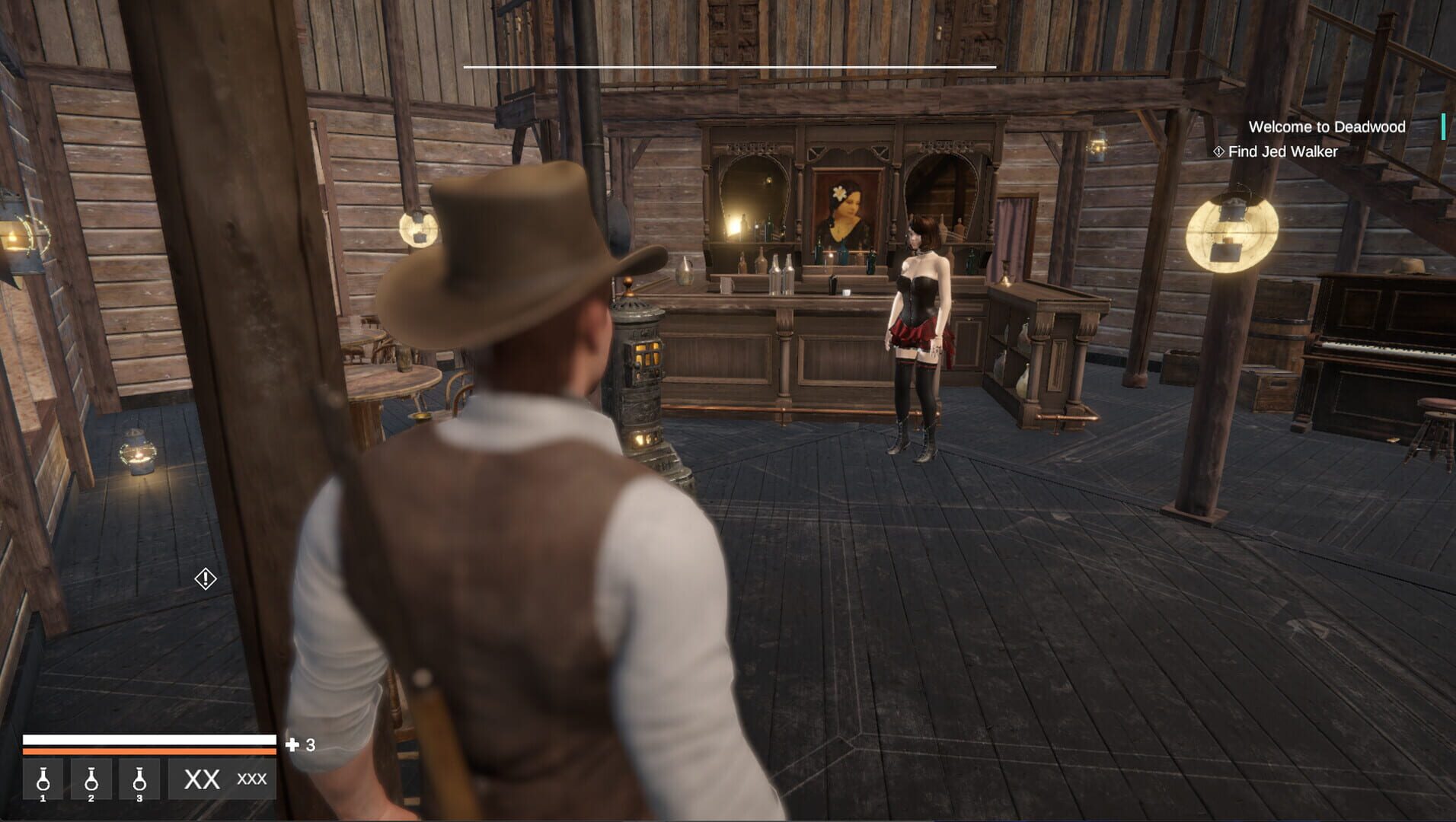Select the potion in quickslot 1
The height and width of the screenshot is (822, 1456).
pyautogui.click(x=44, y=779)
